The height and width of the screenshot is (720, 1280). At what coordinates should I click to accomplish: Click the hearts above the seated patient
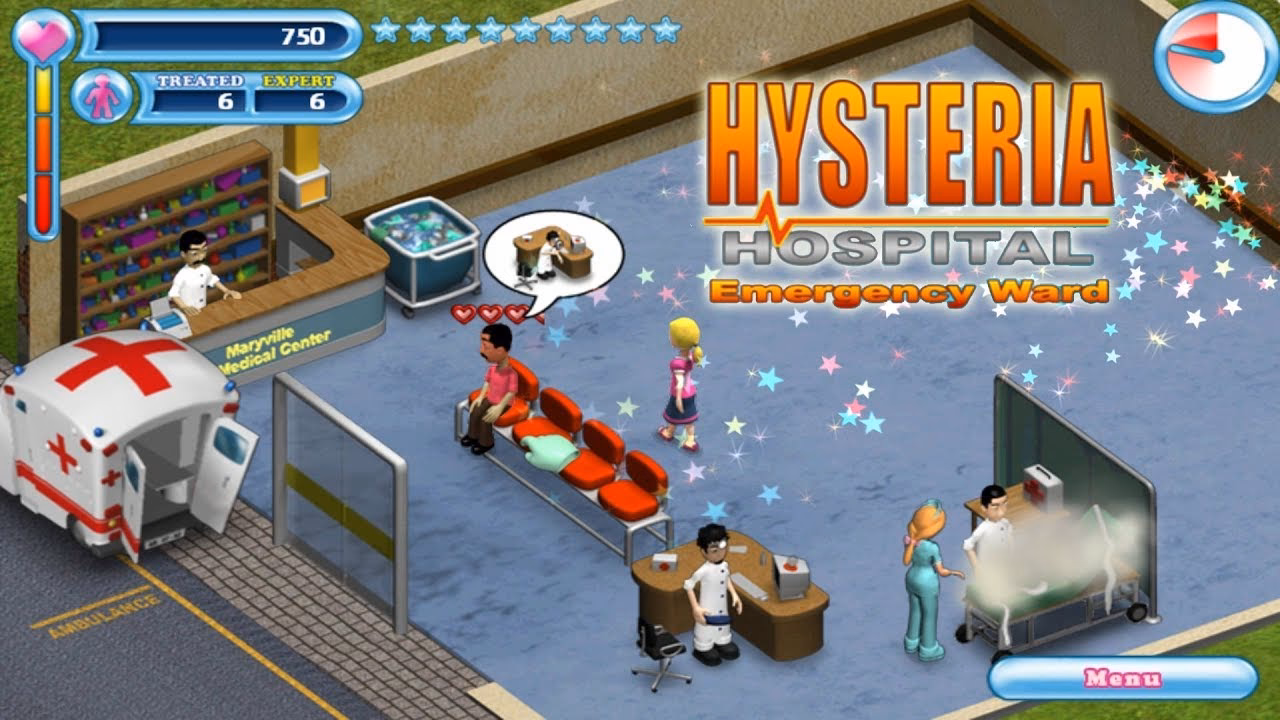[487, 313]
